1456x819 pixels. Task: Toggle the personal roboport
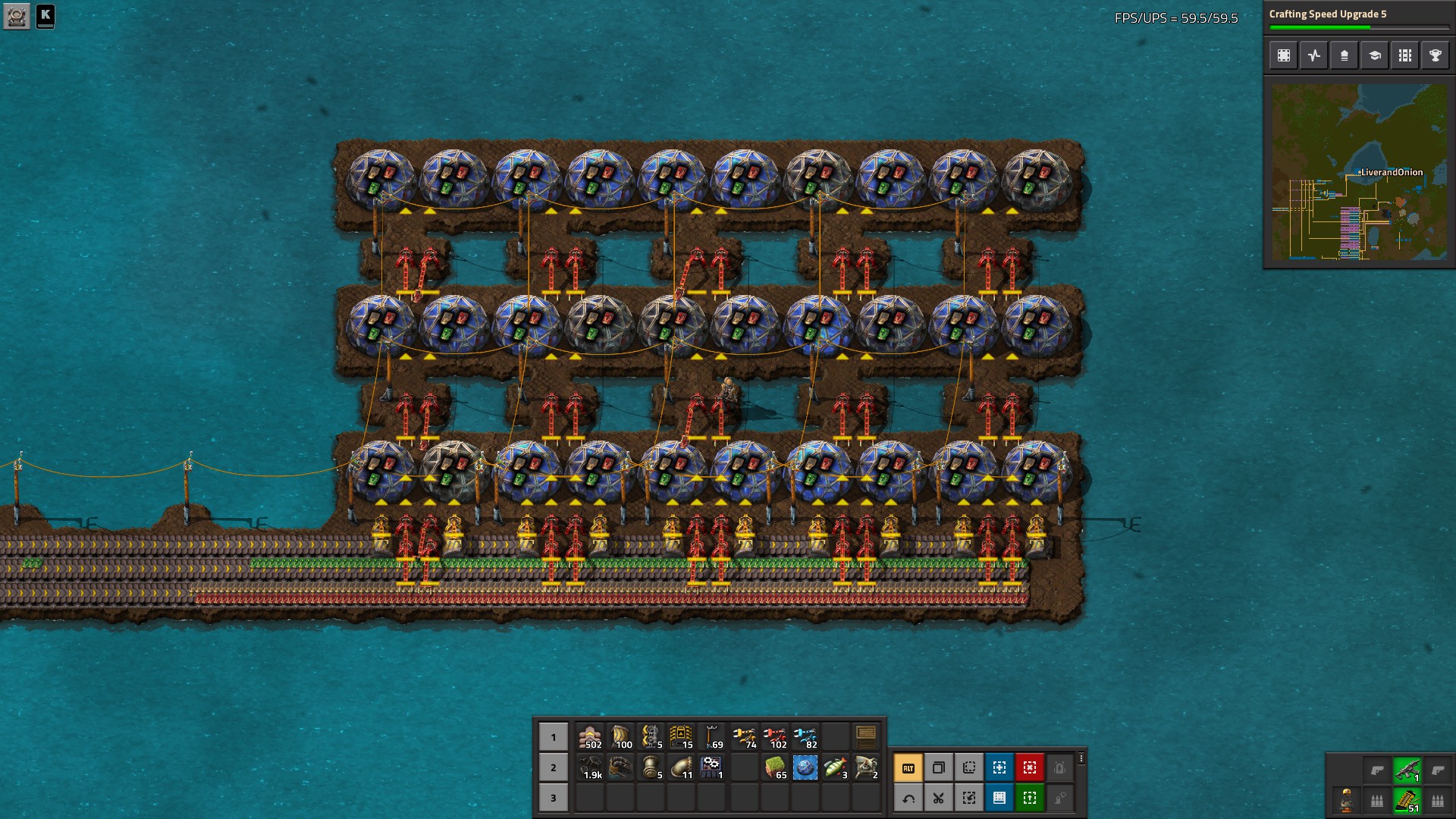[1059, 767]
